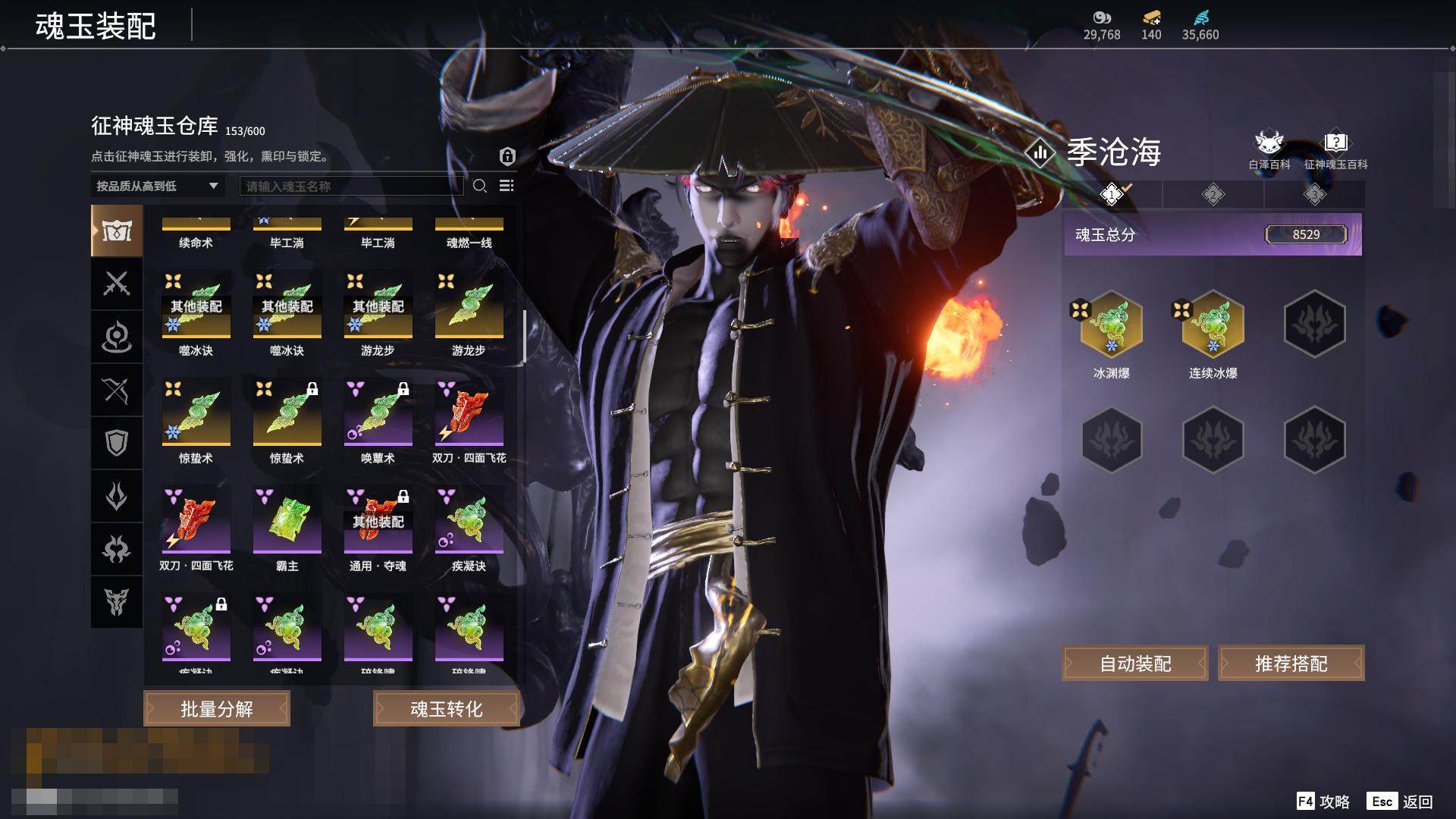Select the 唤蕈术 soul jade
Viewport: 1456px width, 819px height.
(378, 413)
